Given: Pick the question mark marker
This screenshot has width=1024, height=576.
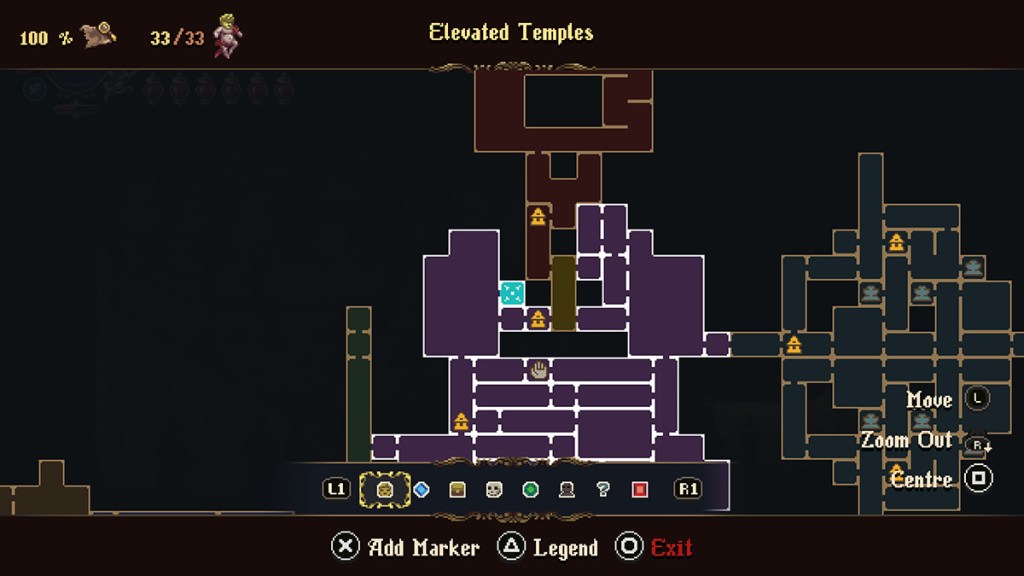Looking at the screenshot, I should click(603, 489).
